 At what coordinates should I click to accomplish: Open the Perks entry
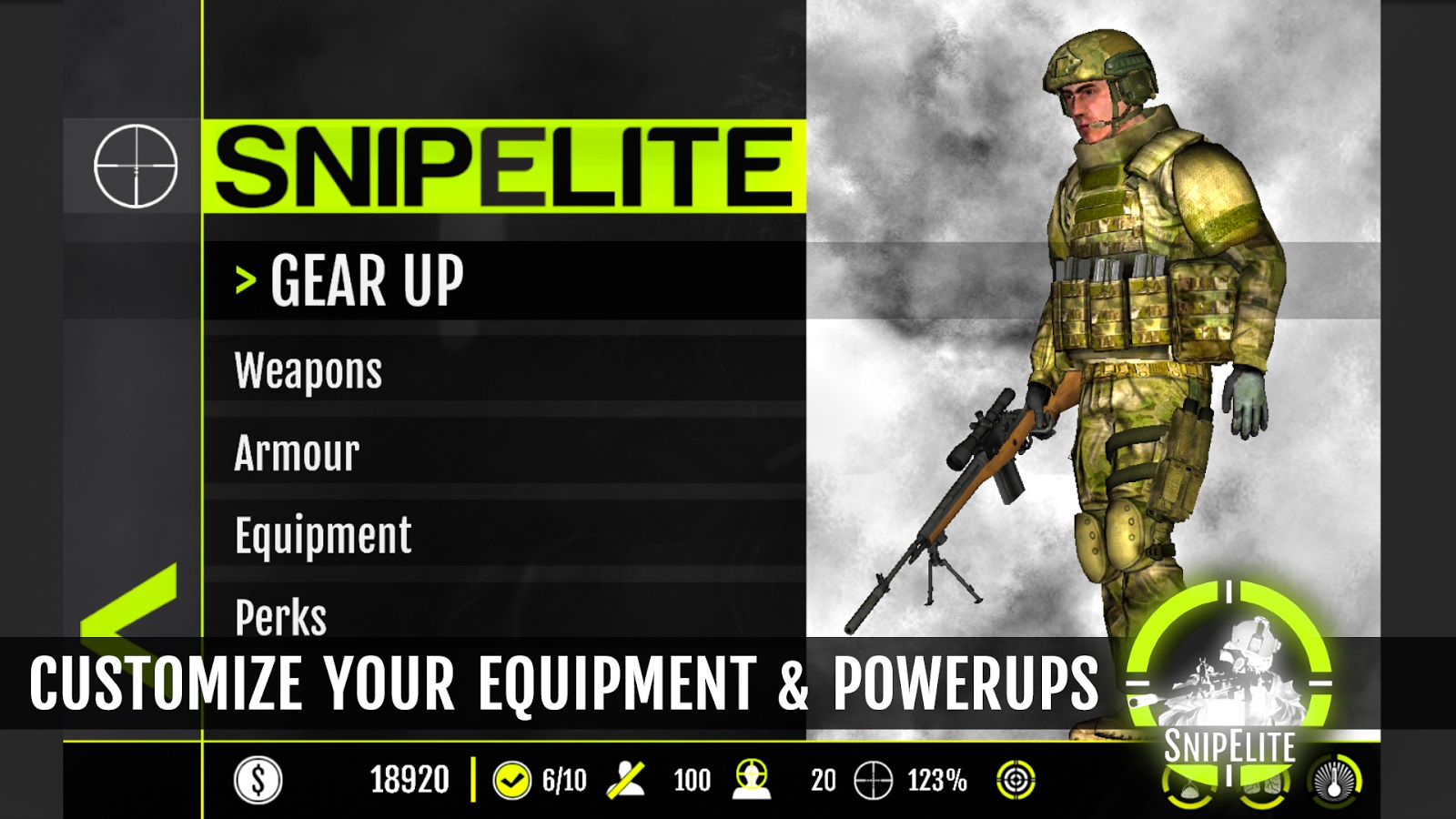pyautogui.click(x=281, y=617)
